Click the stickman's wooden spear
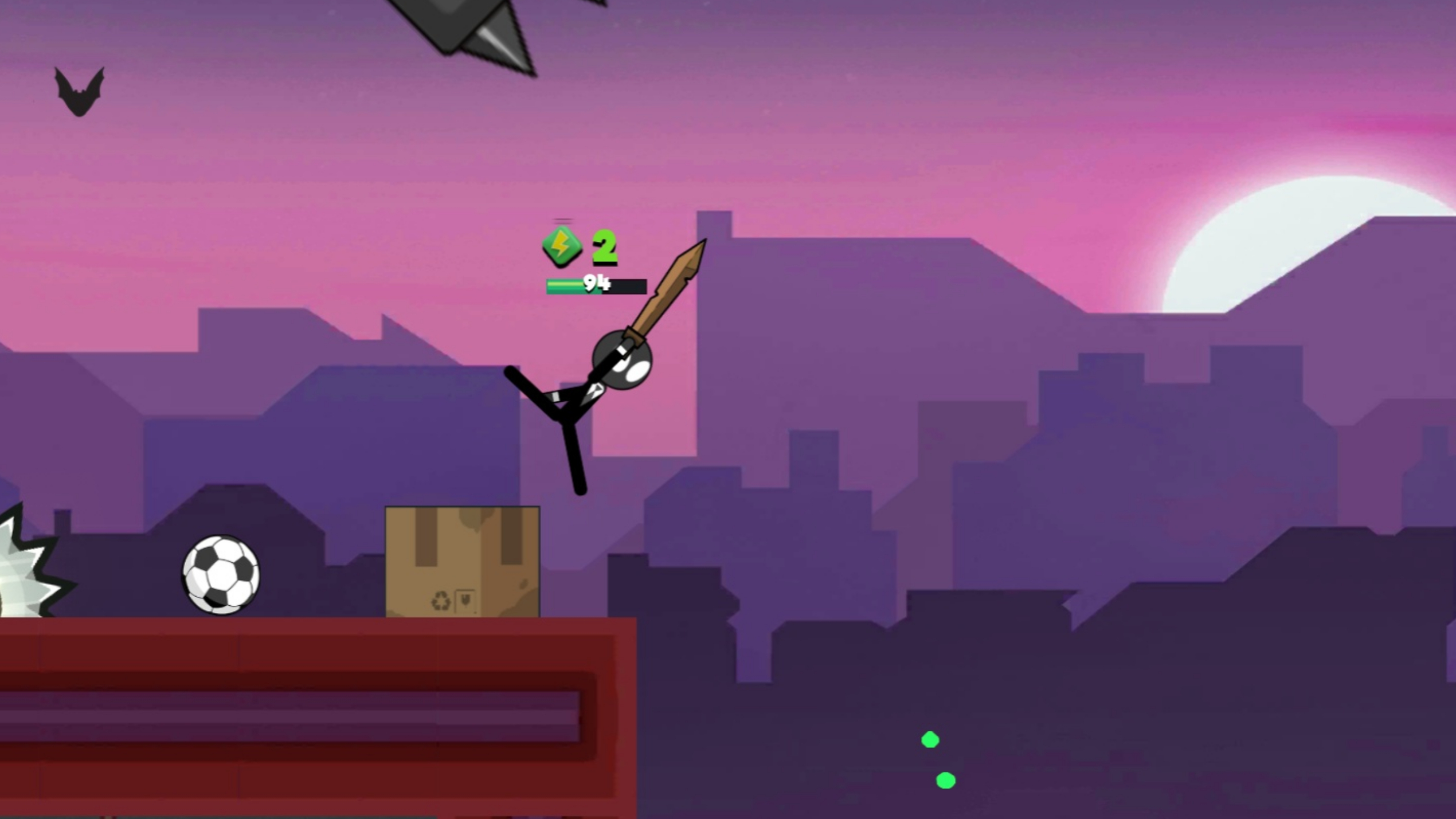Image resolution: width=1456 pixels, height=819 pixels. pos(665,304)
